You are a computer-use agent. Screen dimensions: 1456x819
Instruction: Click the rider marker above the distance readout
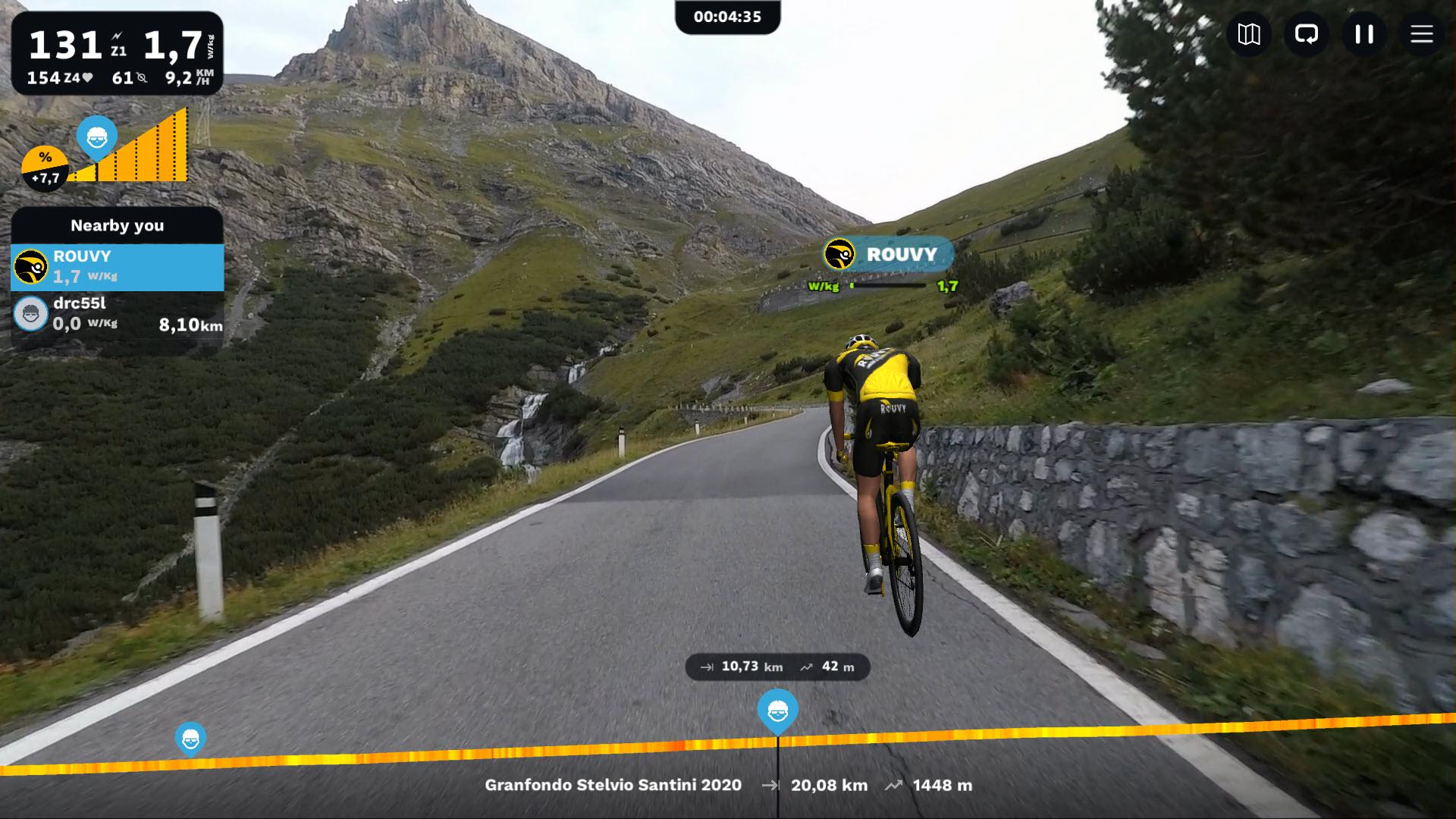click(777, 711)
